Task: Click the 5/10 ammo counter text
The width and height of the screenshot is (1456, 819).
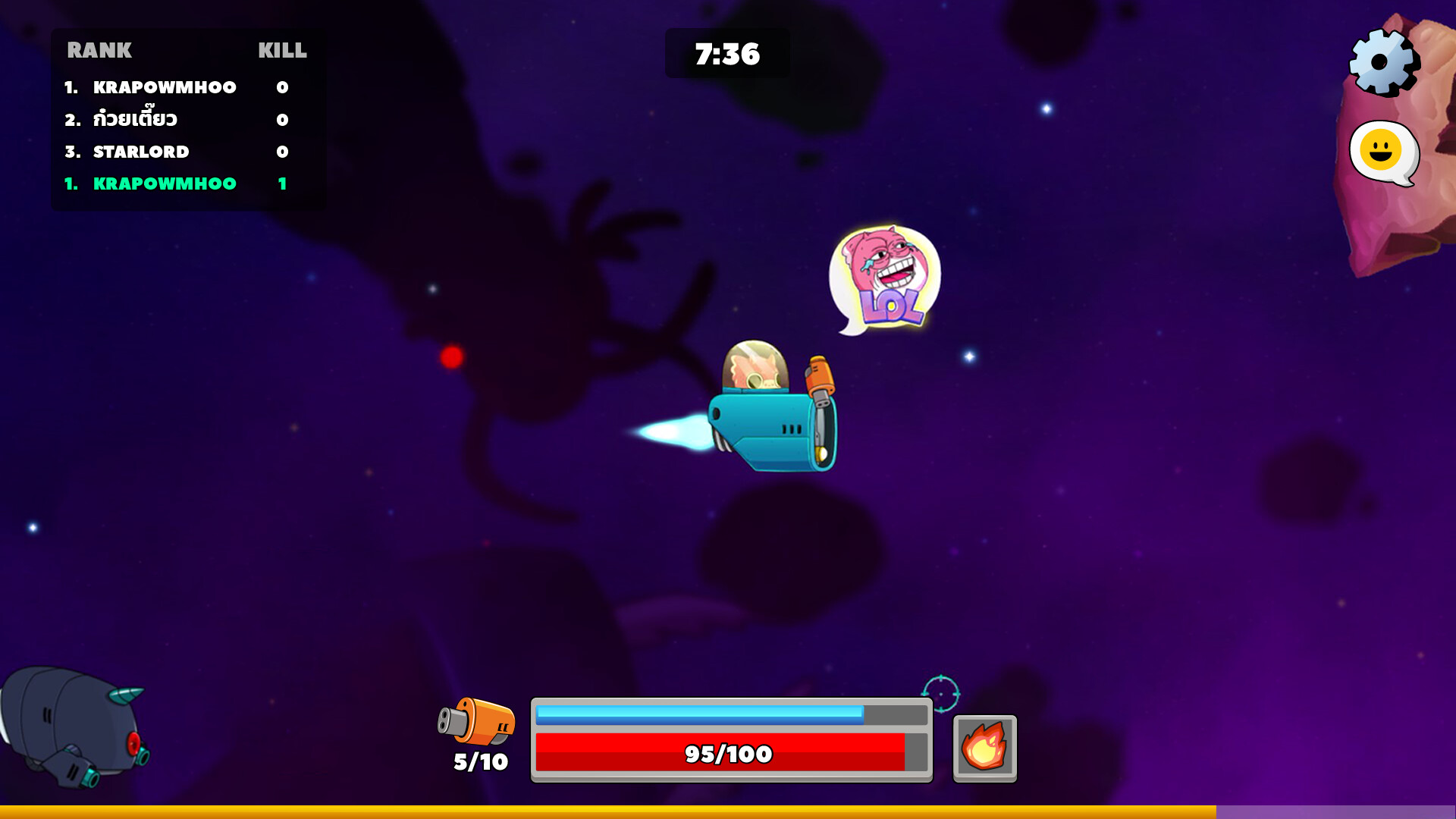Action: pos(478,760)
